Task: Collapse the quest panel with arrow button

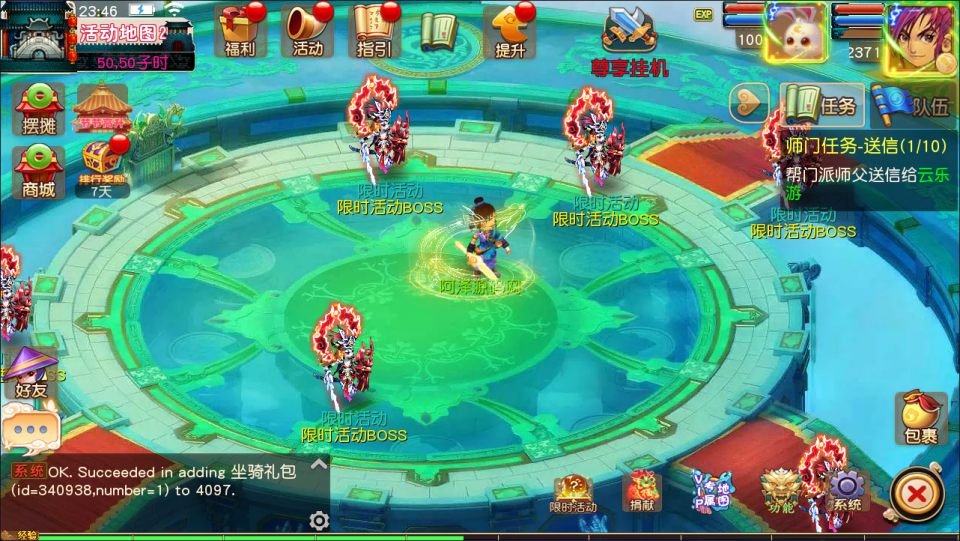Action: (x=749, y=103)
